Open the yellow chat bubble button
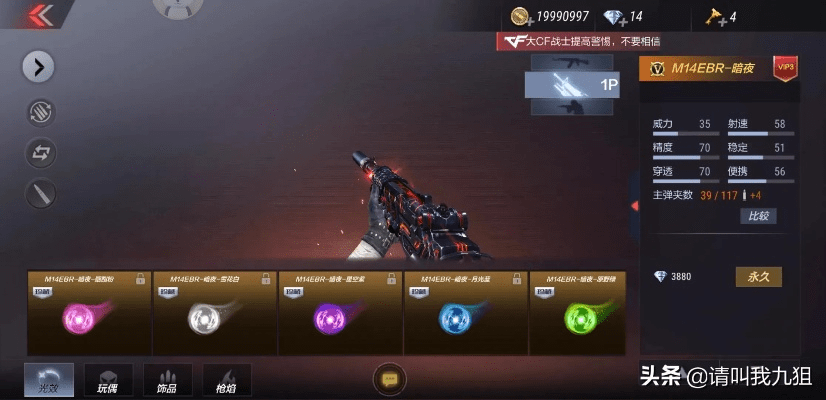 (x=388, y=378)
